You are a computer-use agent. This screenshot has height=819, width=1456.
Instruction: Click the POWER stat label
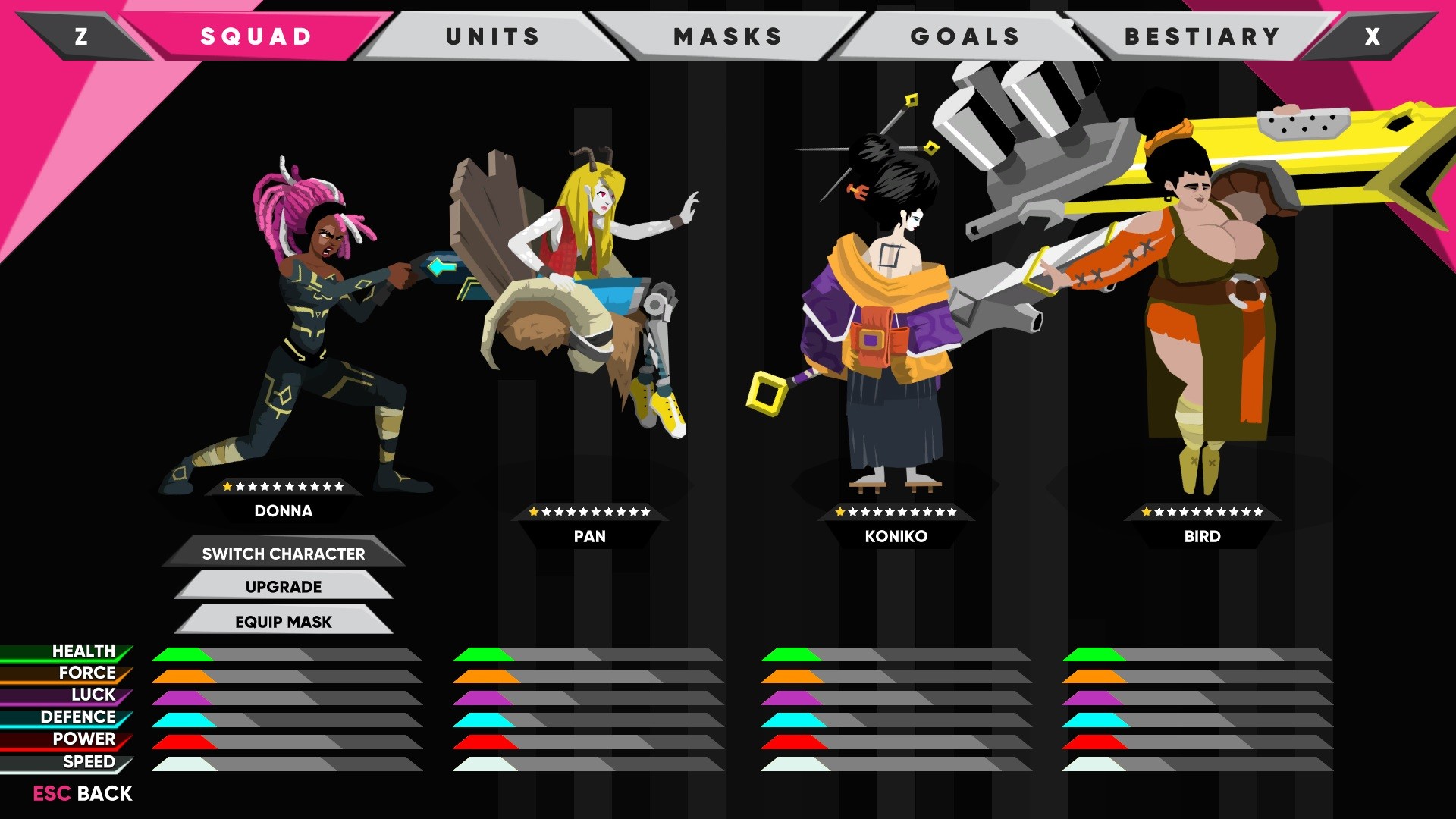[83, 737]
